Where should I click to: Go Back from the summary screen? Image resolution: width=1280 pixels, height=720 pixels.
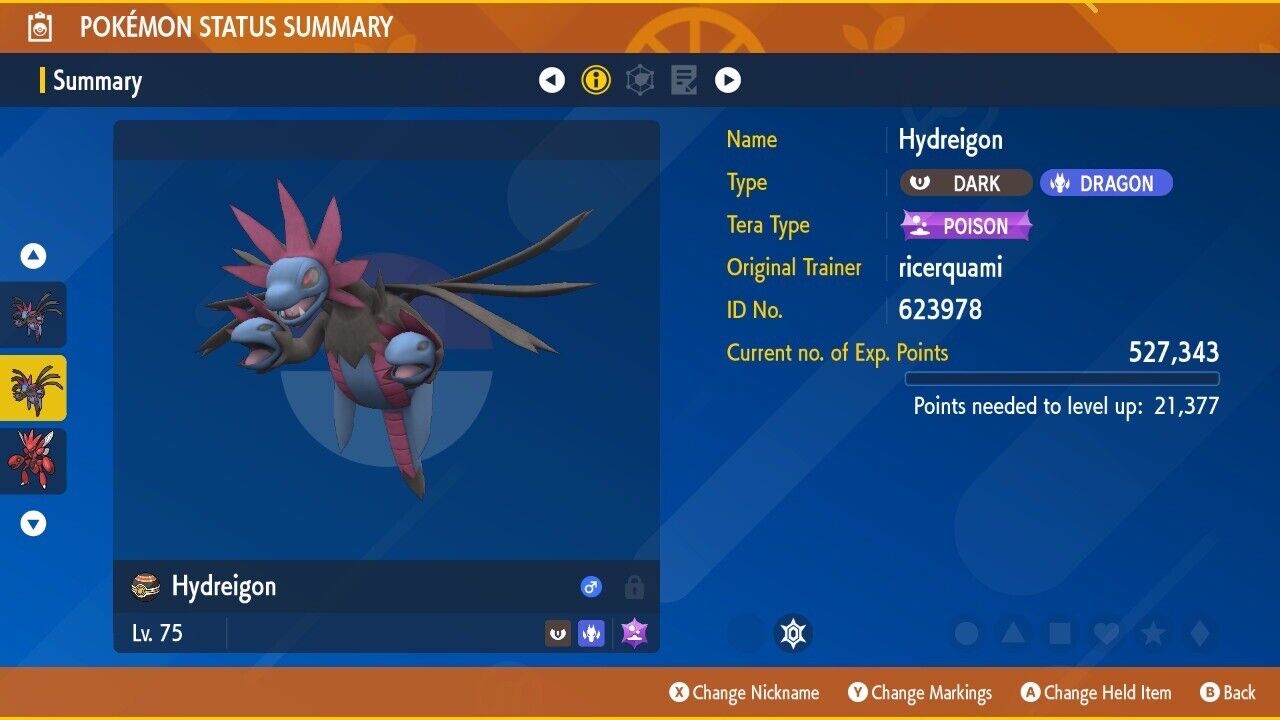1228,692
